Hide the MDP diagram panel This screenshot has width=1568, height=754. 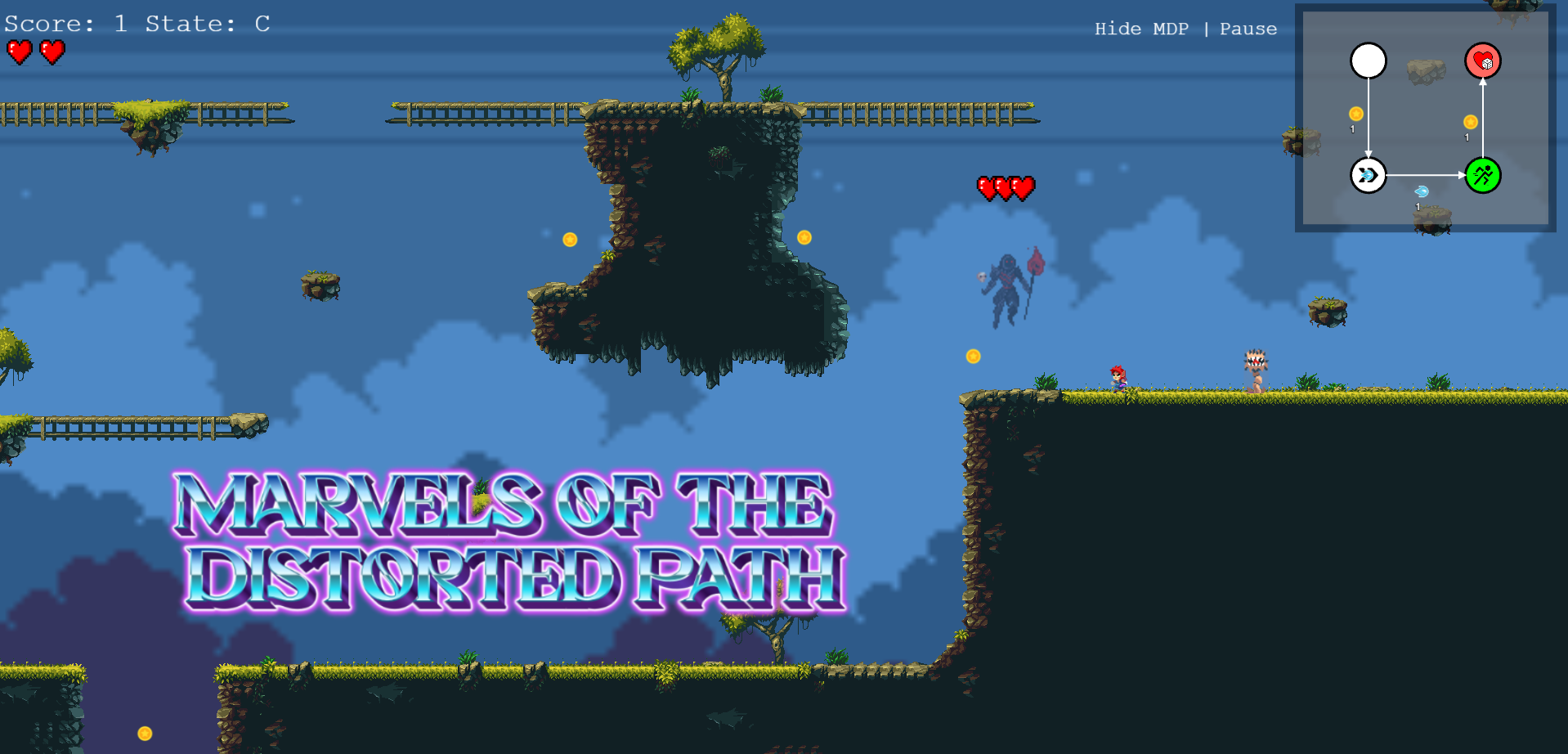coord(1140,29)
